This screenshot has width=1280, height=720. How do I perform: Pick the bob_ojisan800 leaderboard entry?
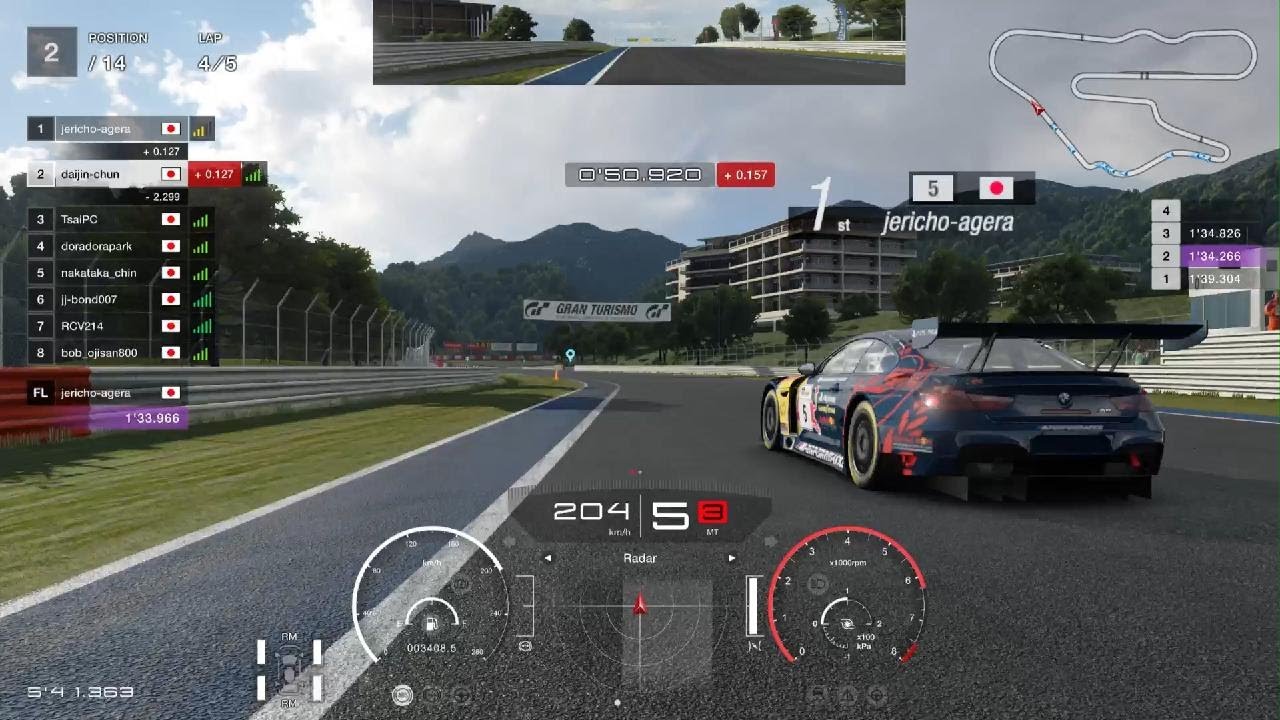(120, 353)
